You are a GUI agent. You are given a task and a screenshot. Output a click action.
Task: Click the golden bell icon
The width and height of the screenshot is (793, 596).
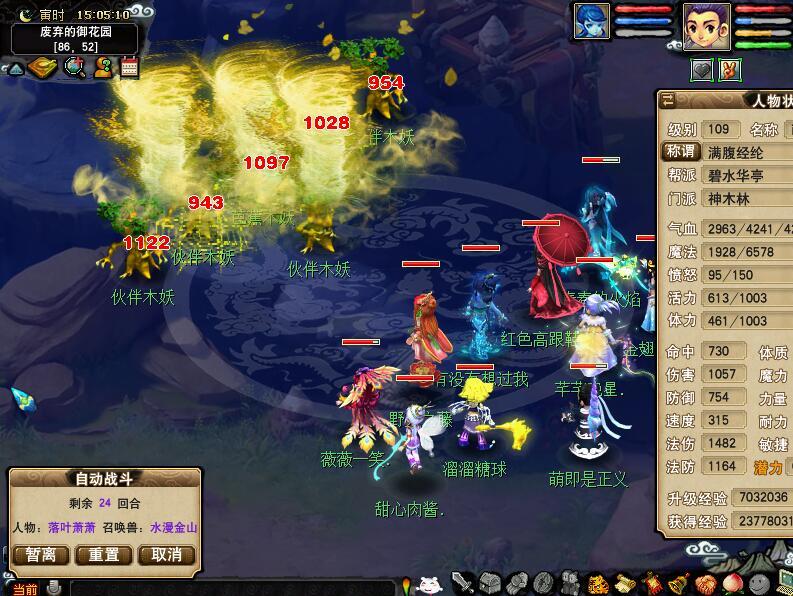678,583
